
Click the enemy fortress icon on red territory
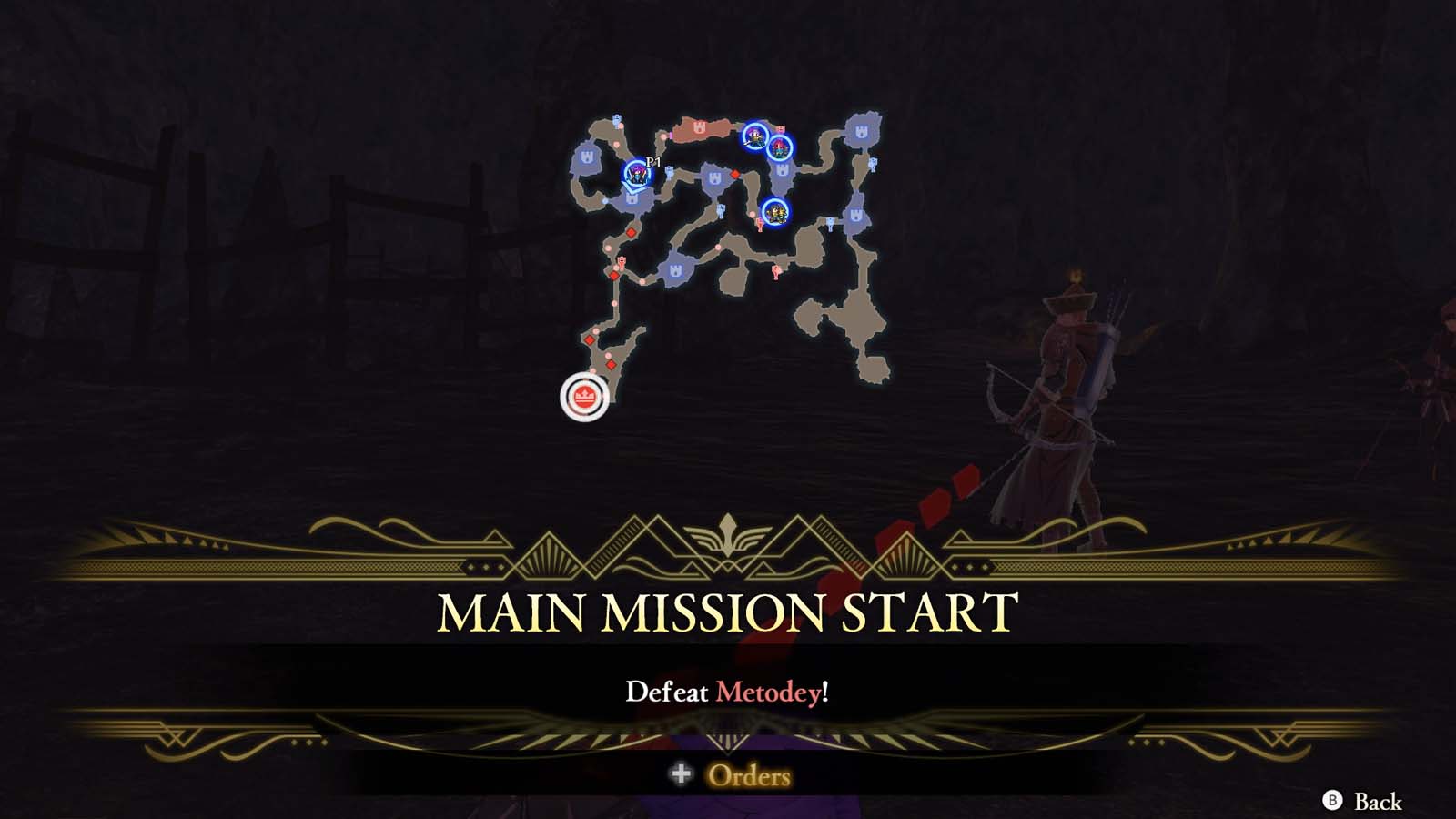tap(699, 127)
